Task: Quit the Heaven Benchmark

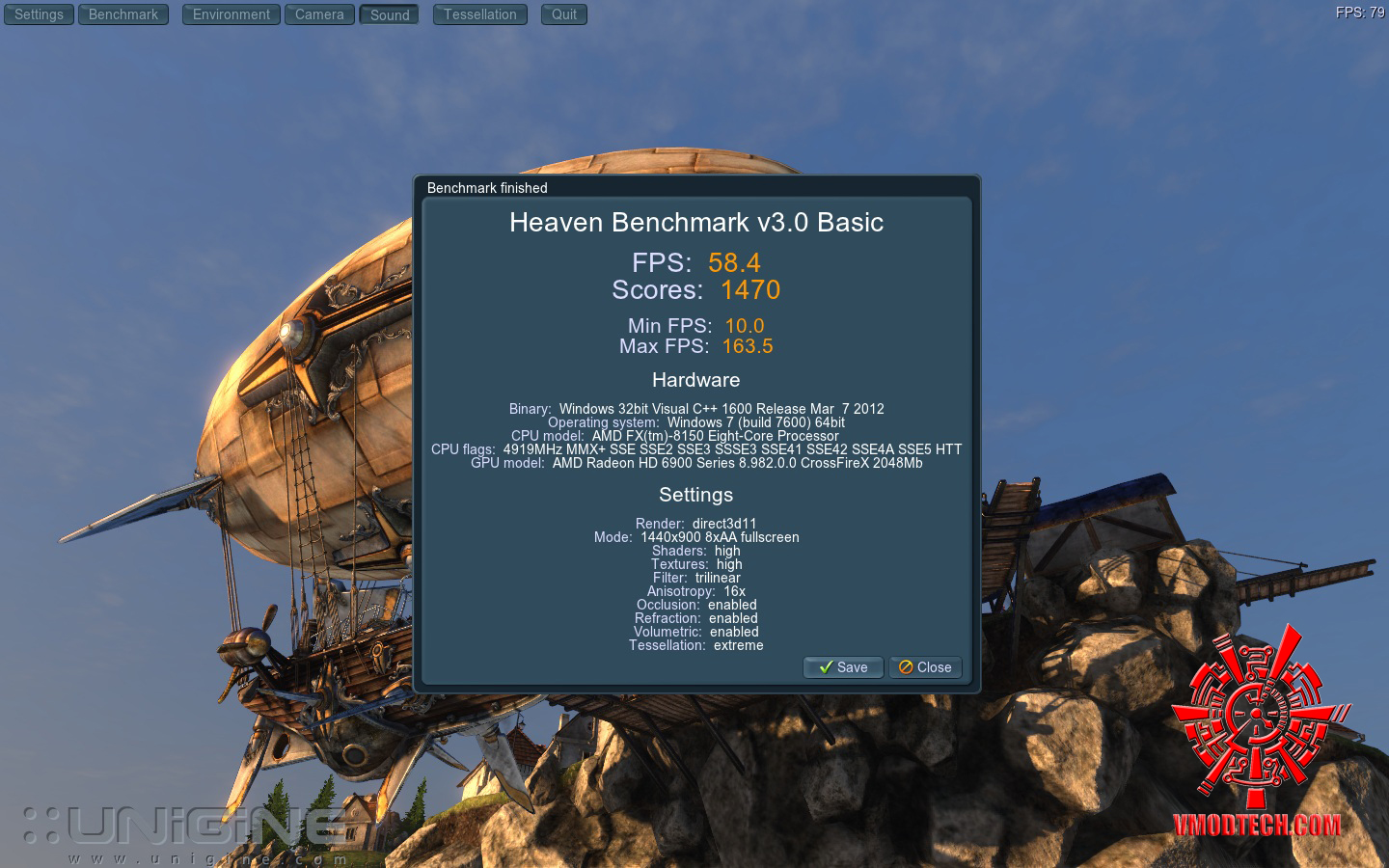Action: click(564, 14)
